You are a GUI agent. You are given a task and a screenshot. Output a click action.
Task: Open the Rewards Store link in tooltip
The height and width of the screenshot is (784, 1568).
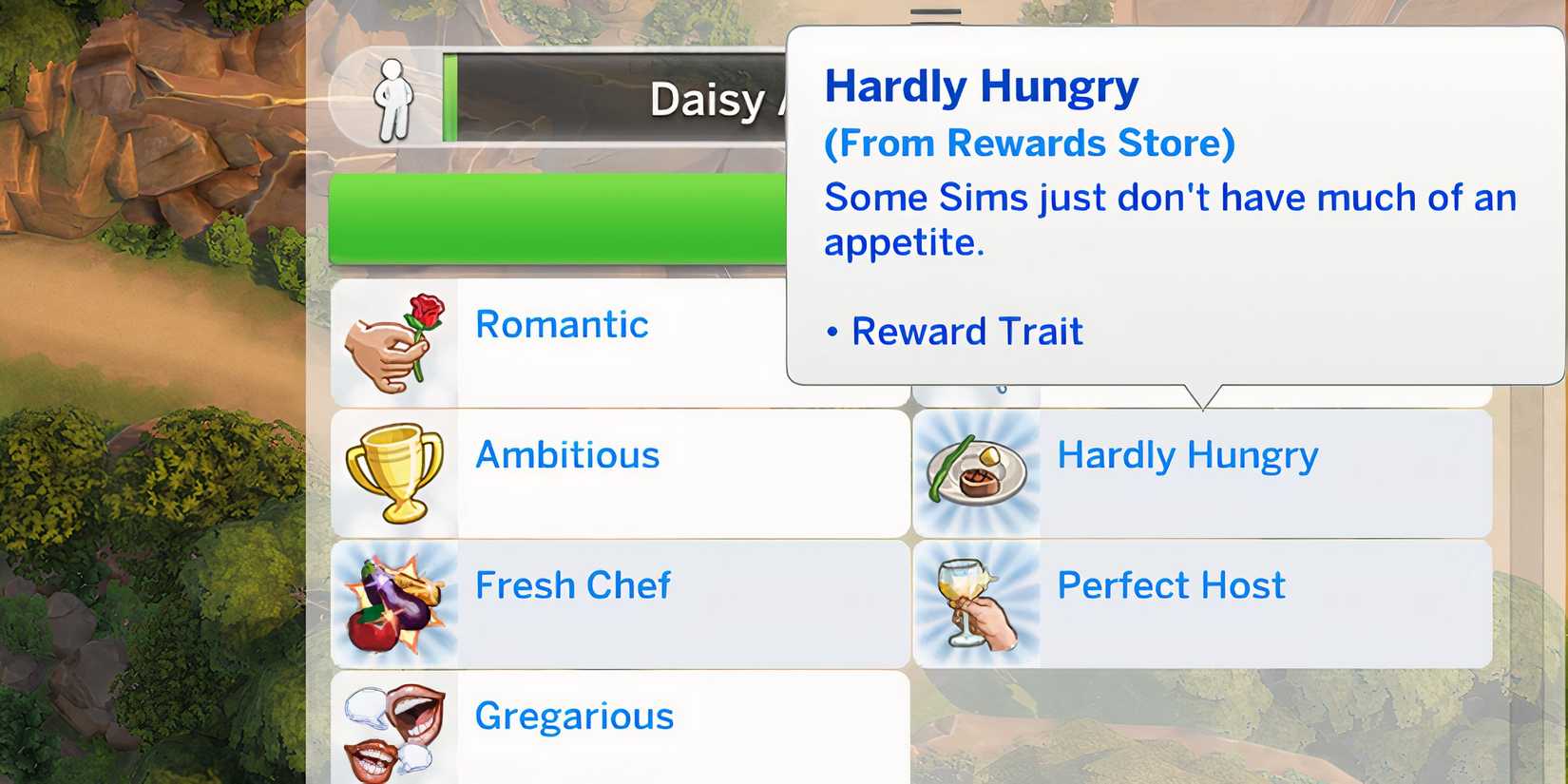pos(1028,143)
